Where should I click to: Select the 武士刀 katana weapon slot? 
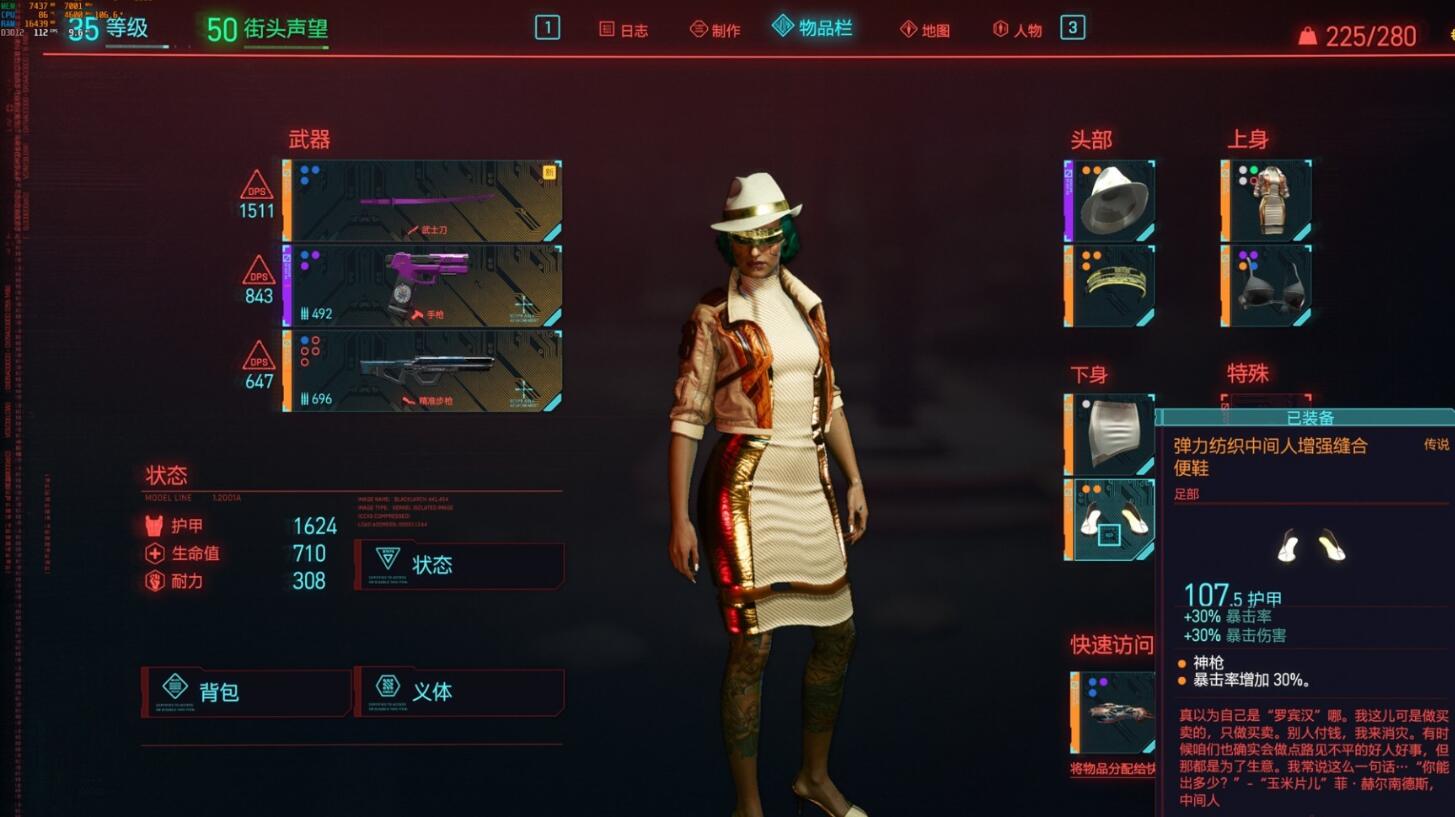click(x=422, y=201)
